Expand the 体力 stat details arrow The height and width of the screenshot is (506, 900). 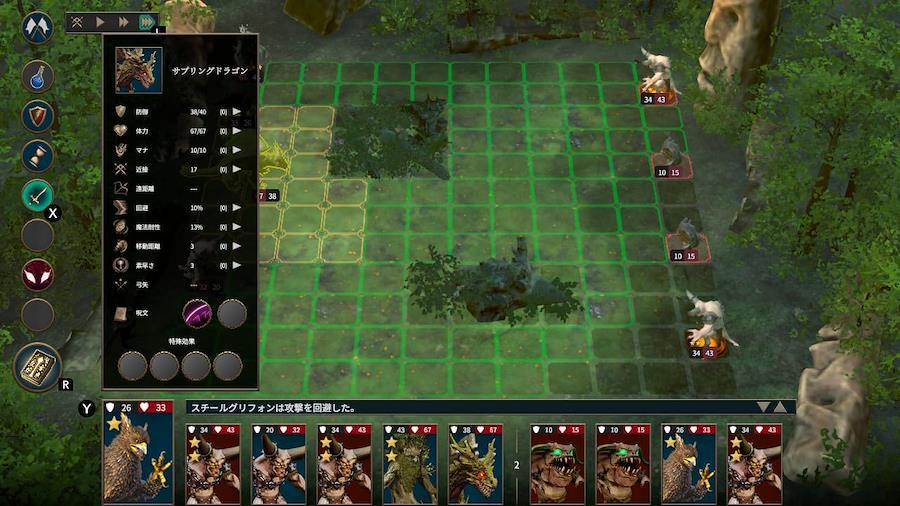click(237, 131)
